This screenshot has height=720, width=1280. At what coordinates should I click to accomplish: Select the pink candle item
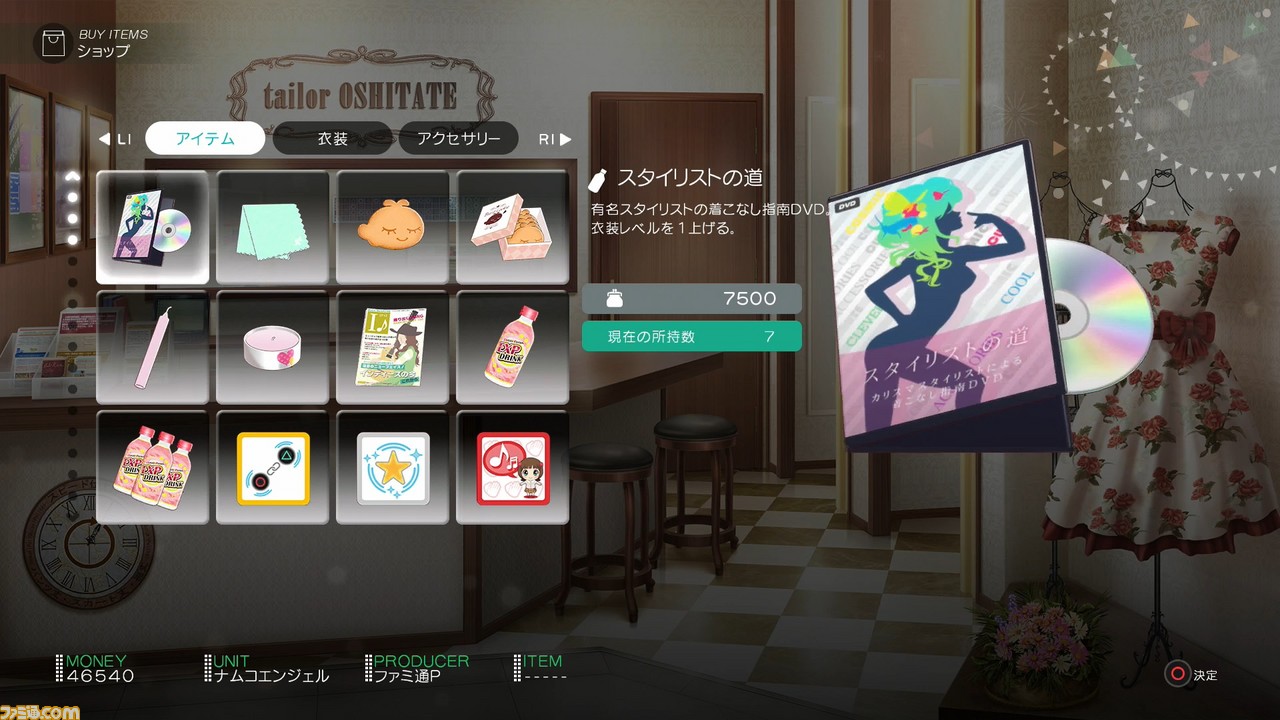152,347
